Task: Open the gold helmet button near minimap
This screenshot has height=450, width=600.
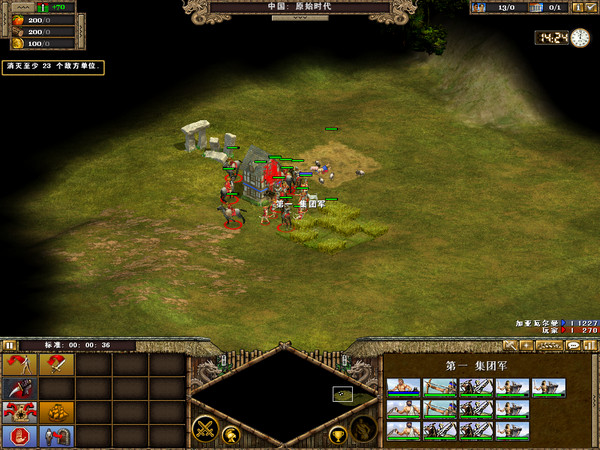Action: (230, 433)
